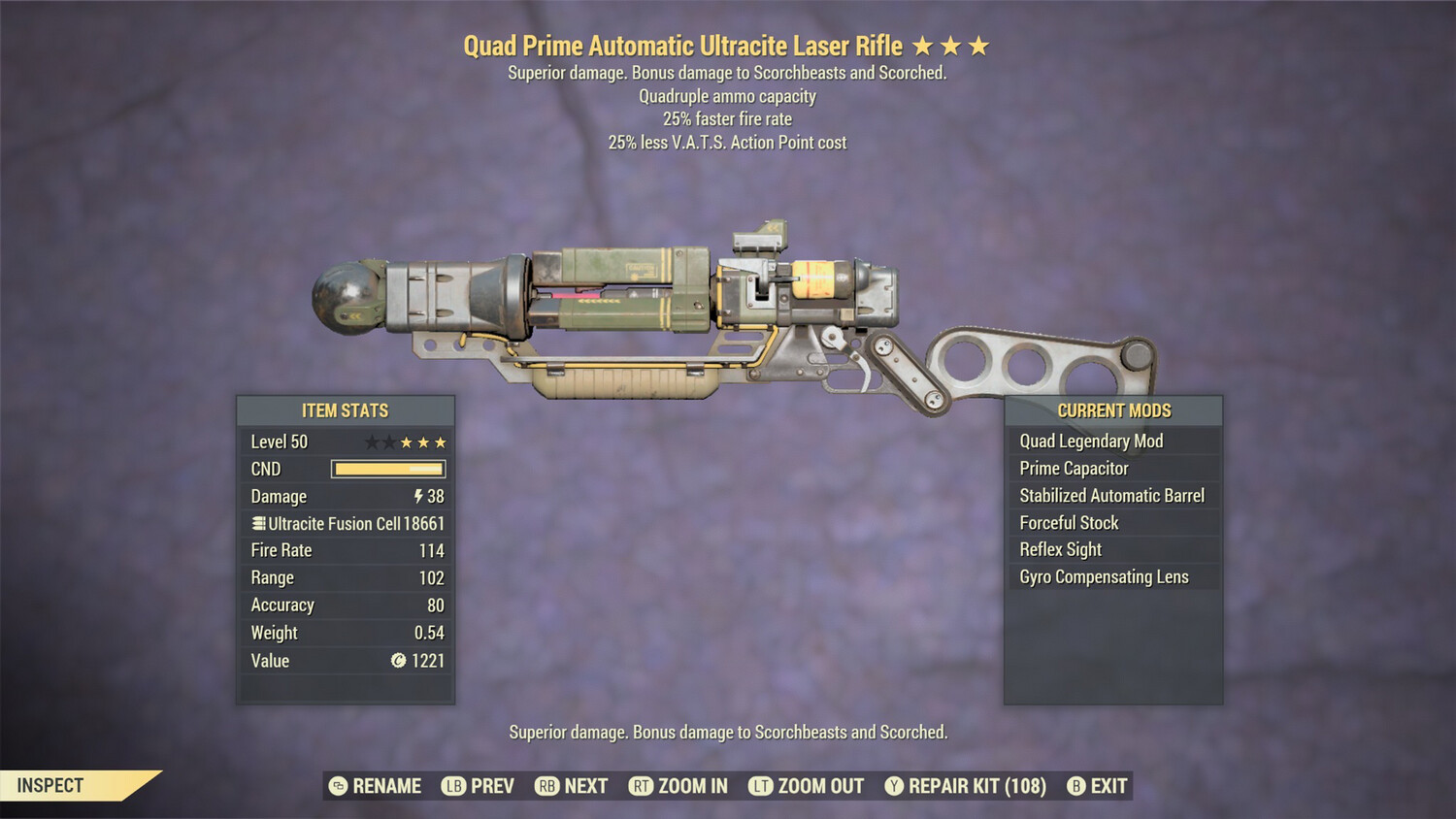Click the EXIT option
The width and height of the screenshot is (1456, 819).
click(x=1109, y=786)
